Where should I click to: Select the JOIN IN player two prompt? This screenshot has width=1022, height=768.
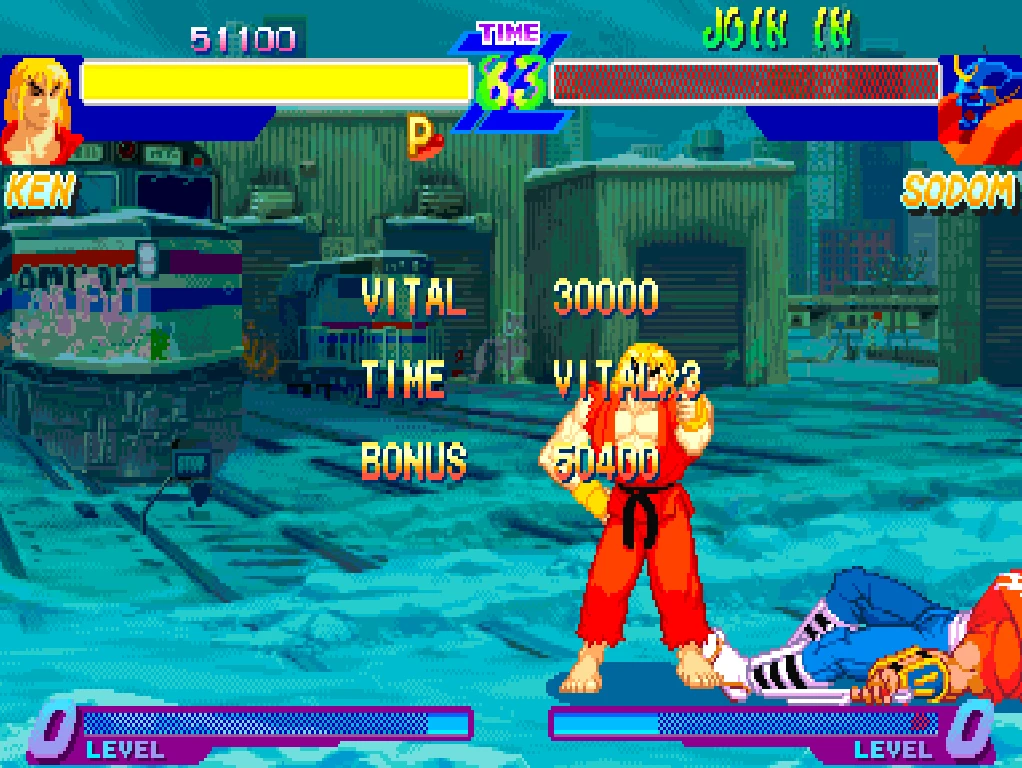[777, 30]
